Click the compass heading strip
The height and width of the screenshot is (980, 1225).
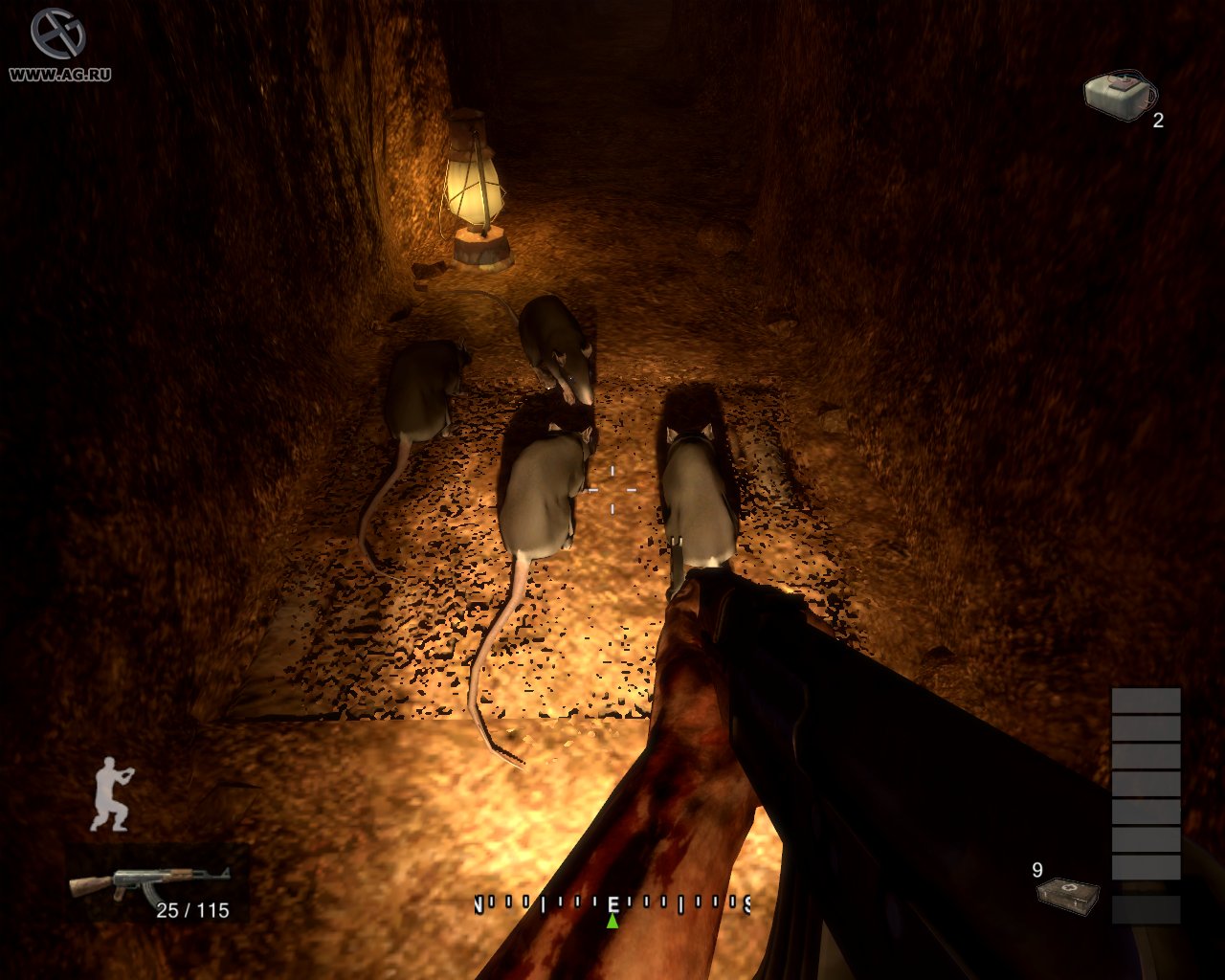612,902
